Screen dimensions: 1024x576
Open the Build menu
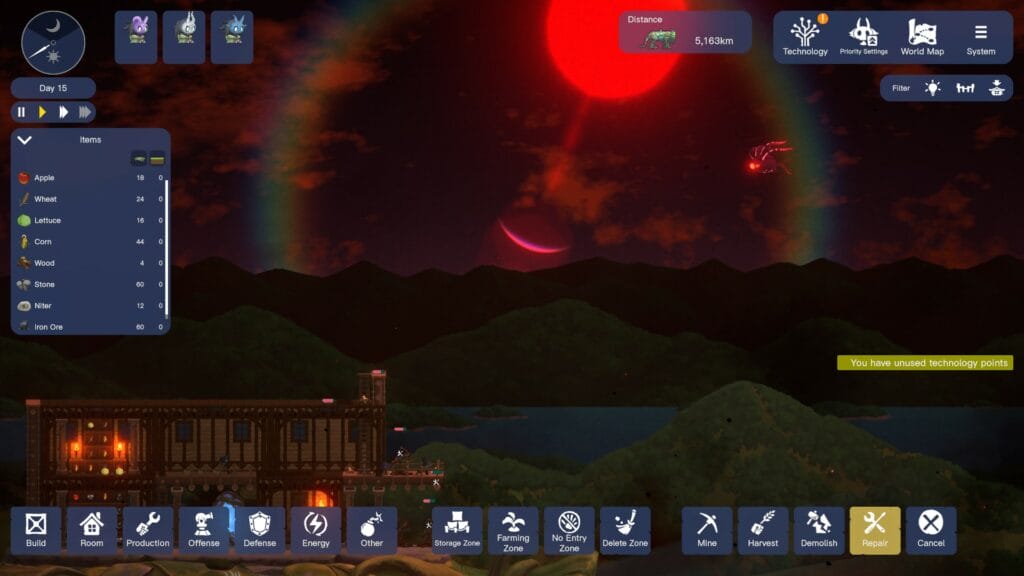click(36, 530)
